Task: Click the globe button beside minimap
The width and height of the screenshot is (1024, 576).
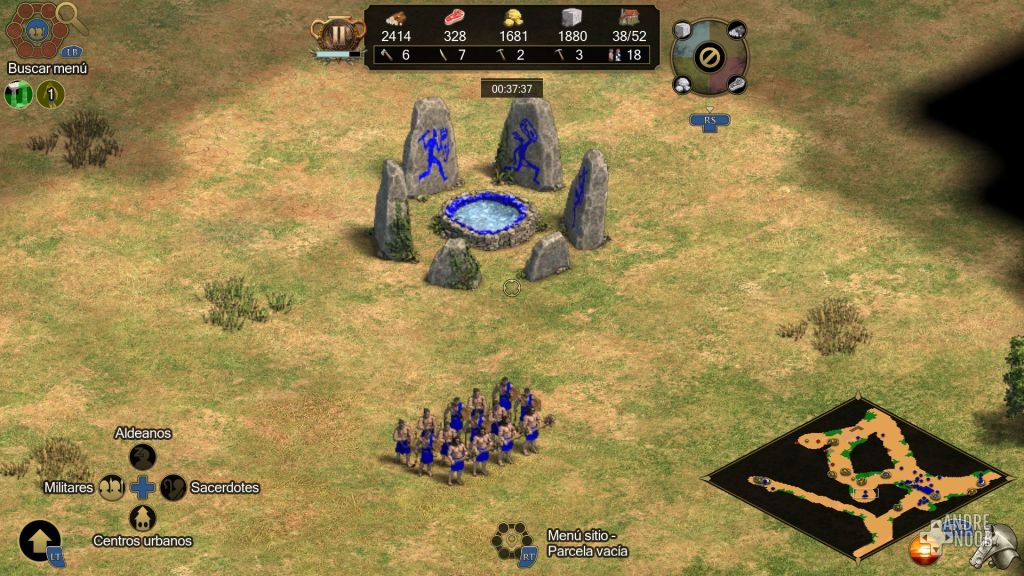Action: pyautogui.click(x=922, y=549)
